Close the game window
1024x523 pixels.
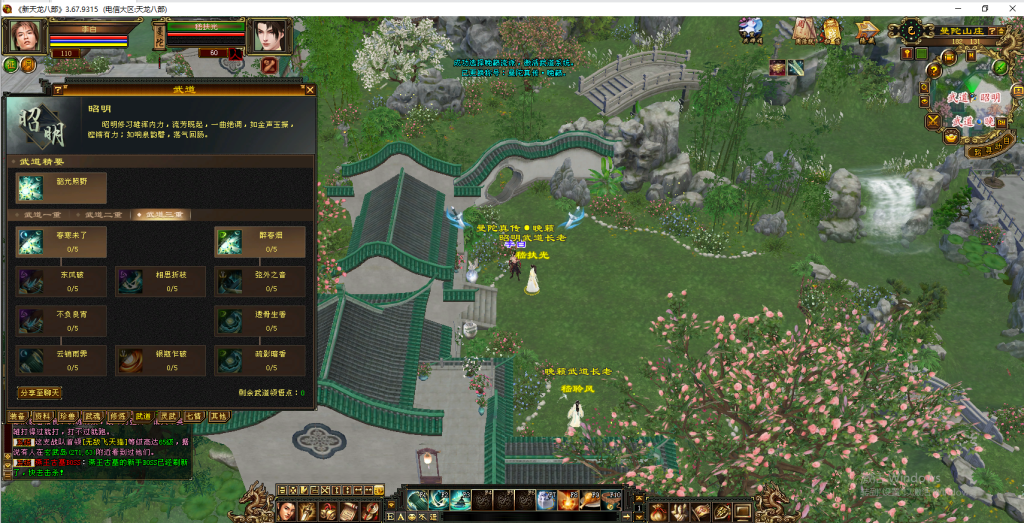click(x=1010, y=8)
